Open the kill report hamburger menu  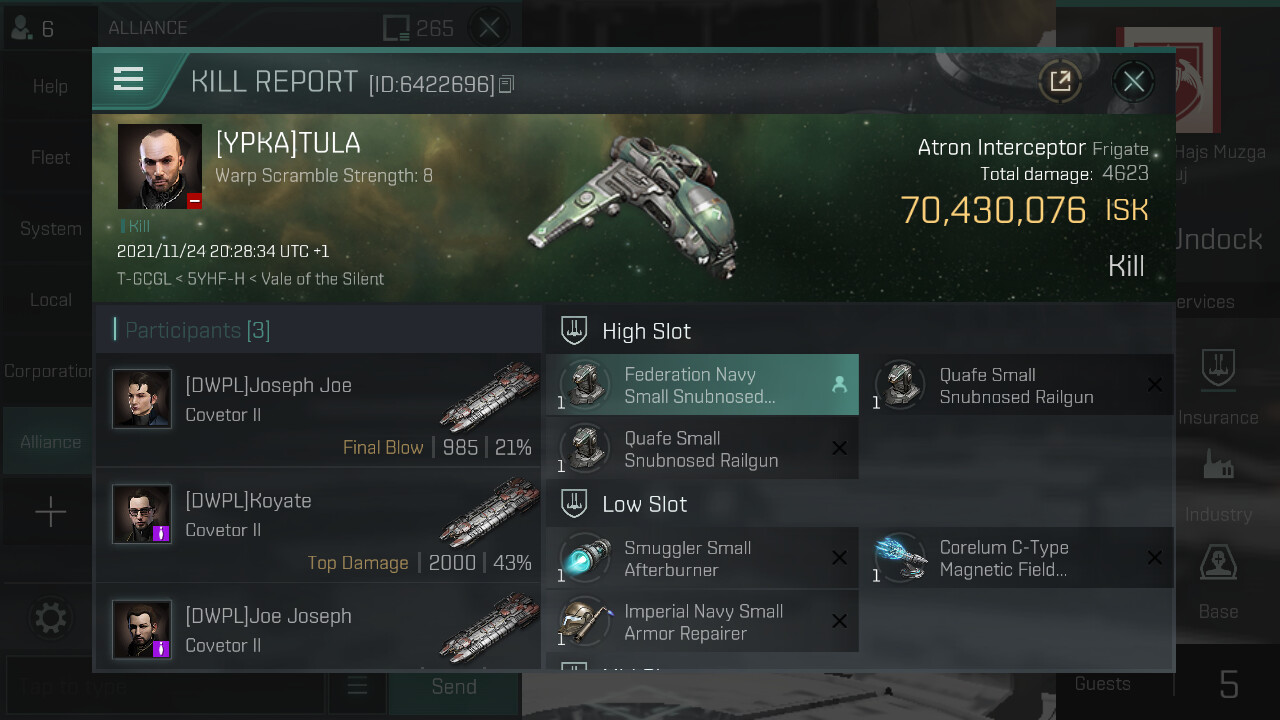point(129,80)
